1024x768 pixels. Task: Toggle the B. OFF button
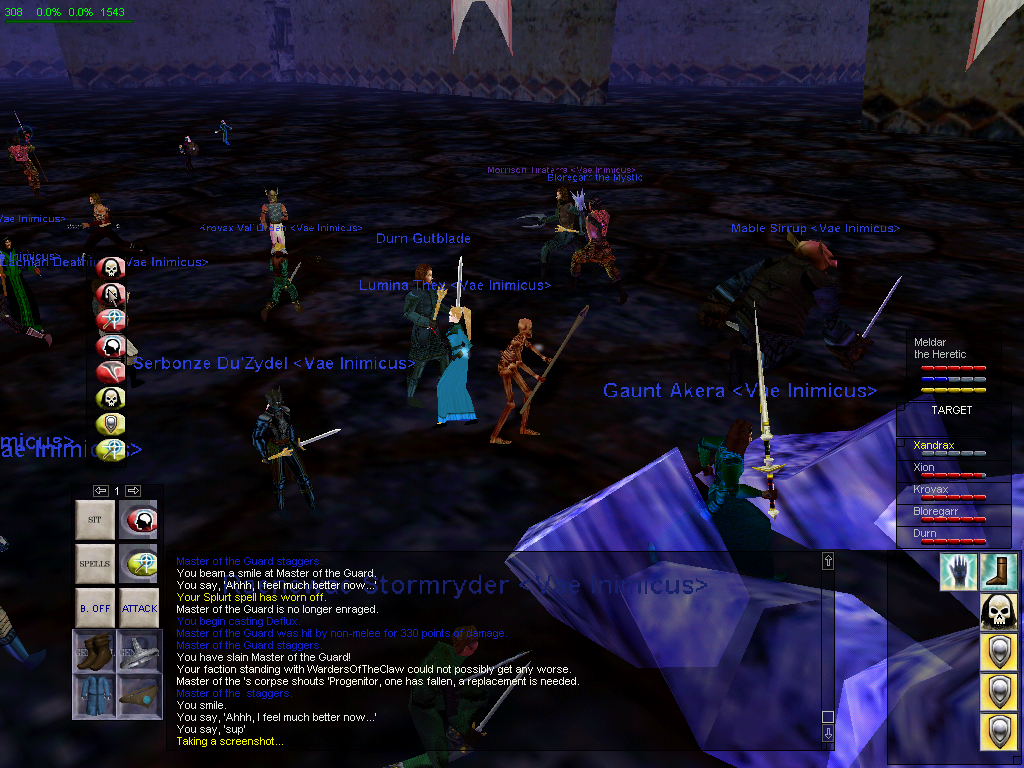95,608
